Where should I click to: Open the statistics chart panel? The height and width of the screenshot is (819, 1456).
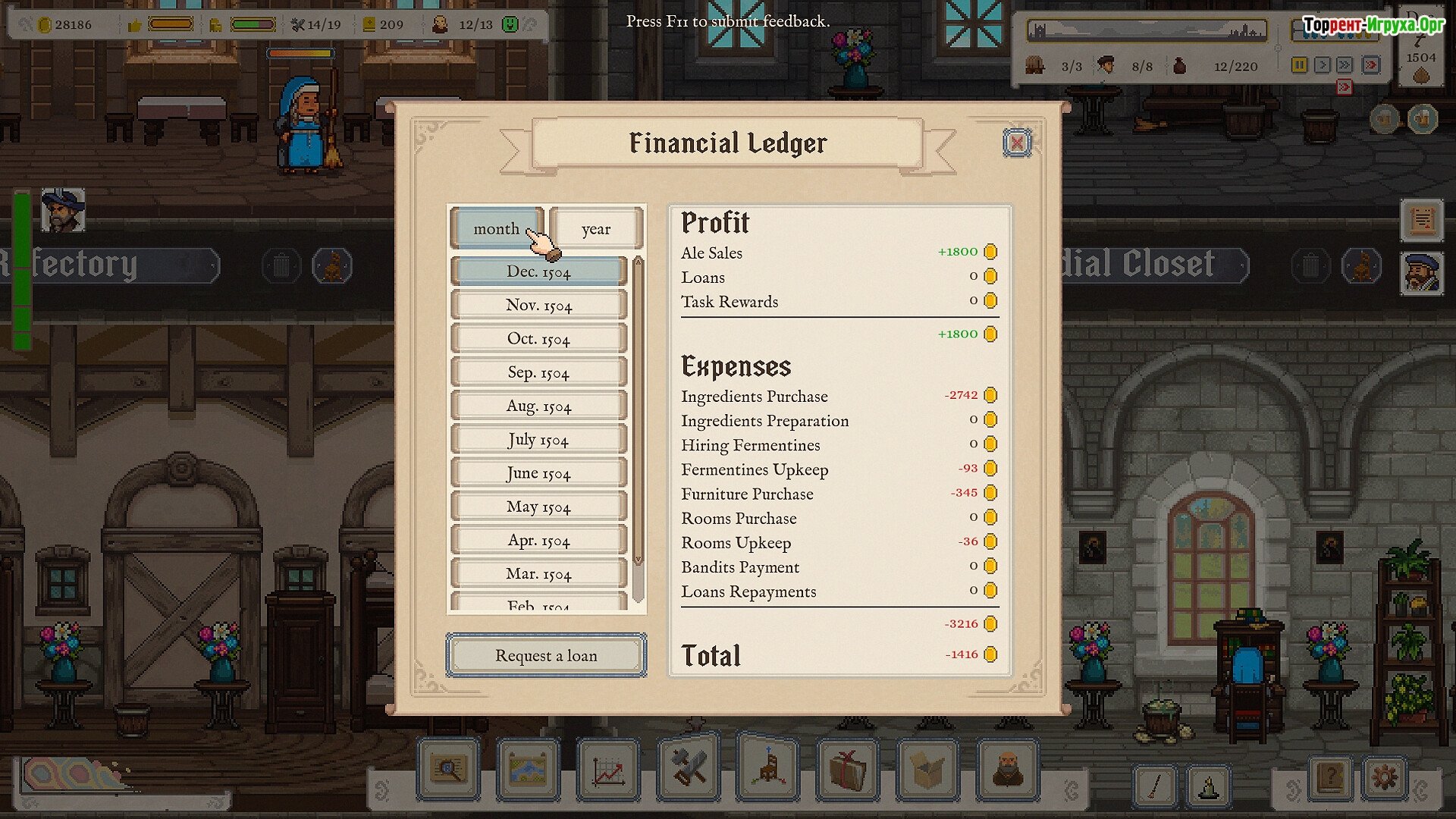point(608,771)
